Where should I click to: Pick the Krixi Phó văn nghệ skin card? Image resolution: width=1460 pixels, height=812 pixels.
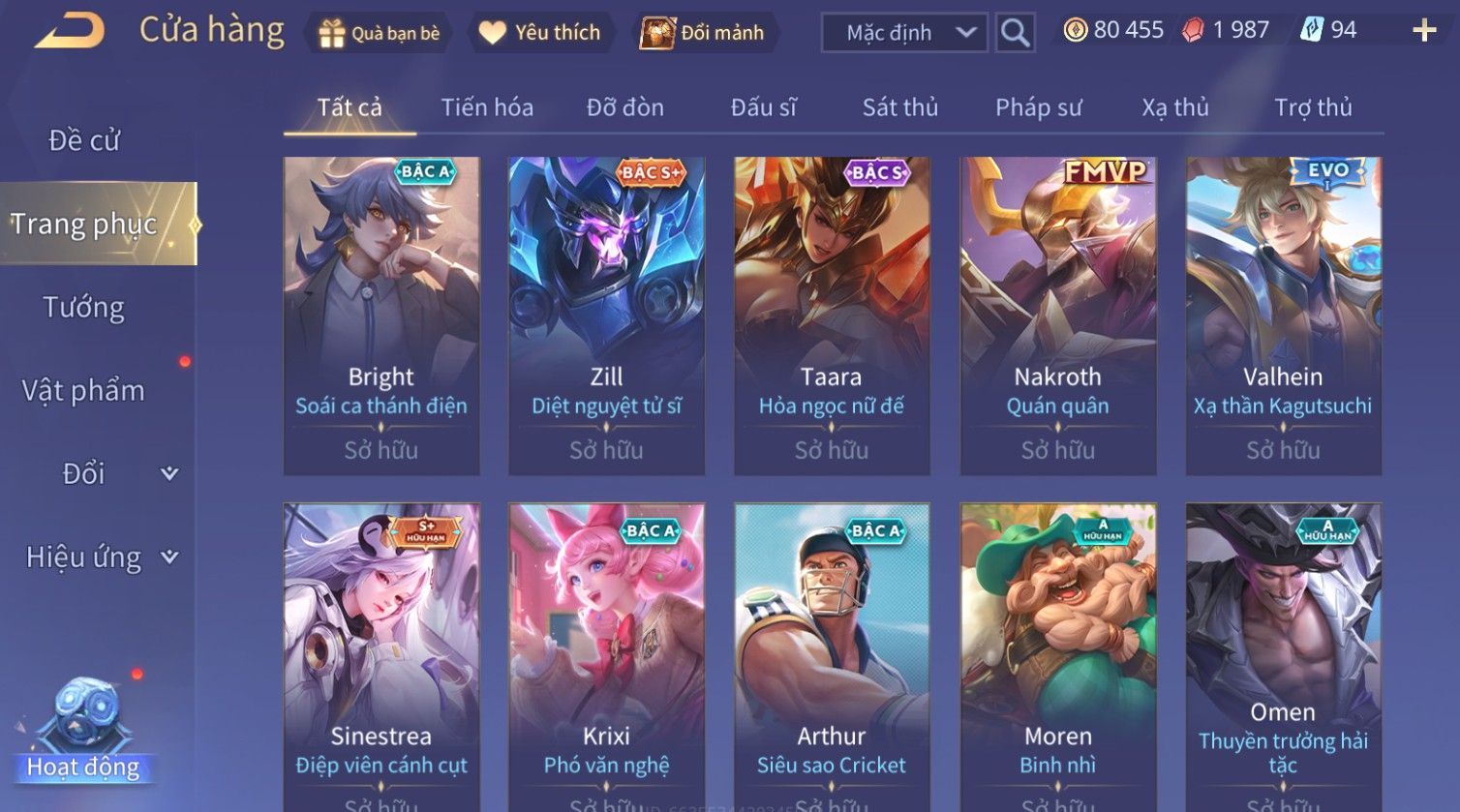(606, 658)
